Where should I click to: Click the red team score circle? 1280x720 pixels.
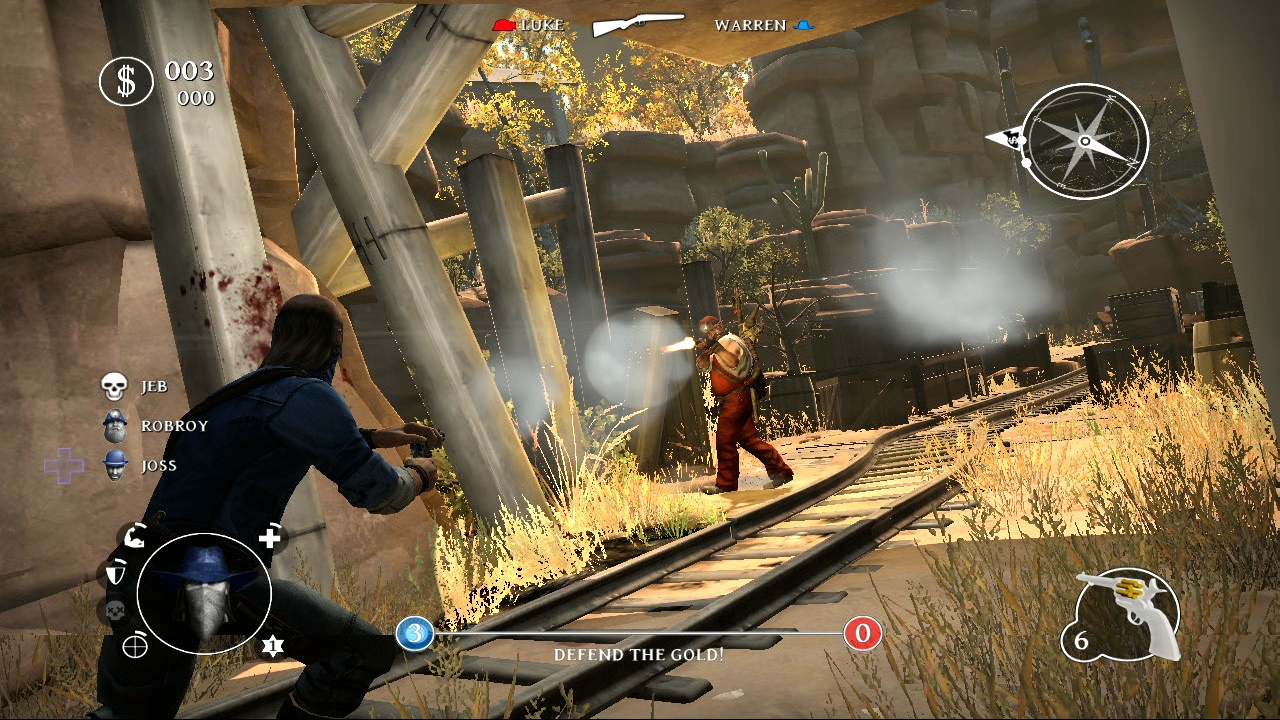[x=862, y=633]
